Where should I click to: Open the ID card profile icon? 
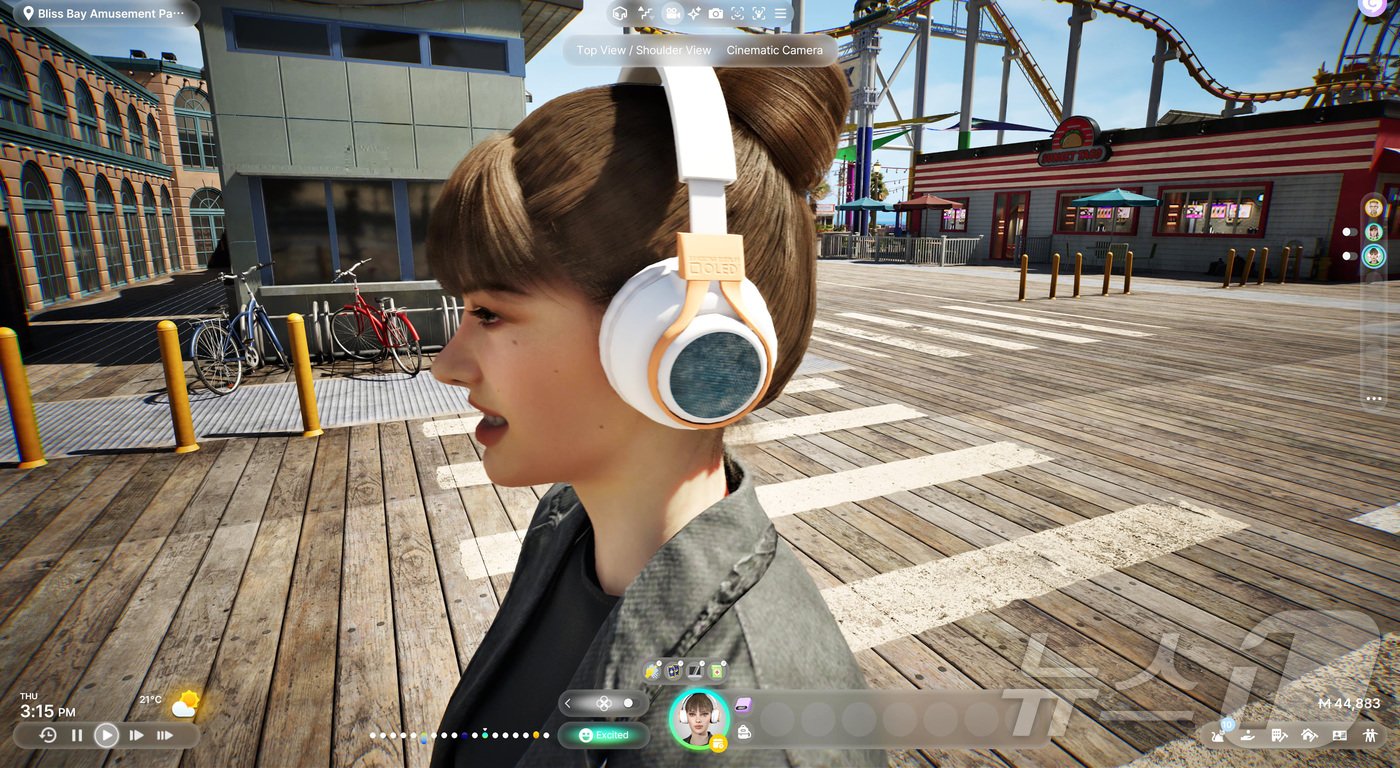tap(1339, 735)
